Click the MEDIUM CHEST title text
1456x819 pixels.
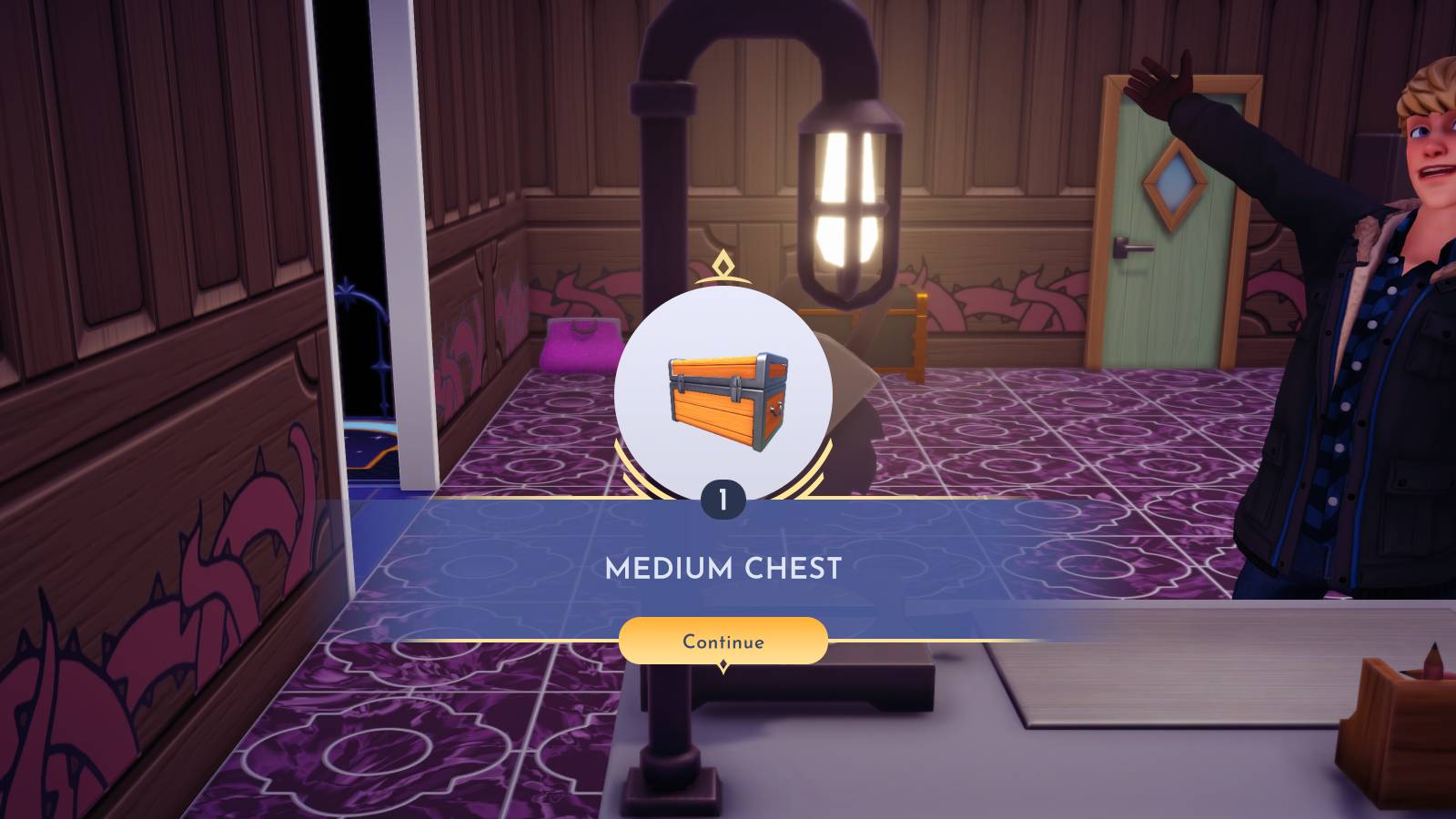pos(724,567)
